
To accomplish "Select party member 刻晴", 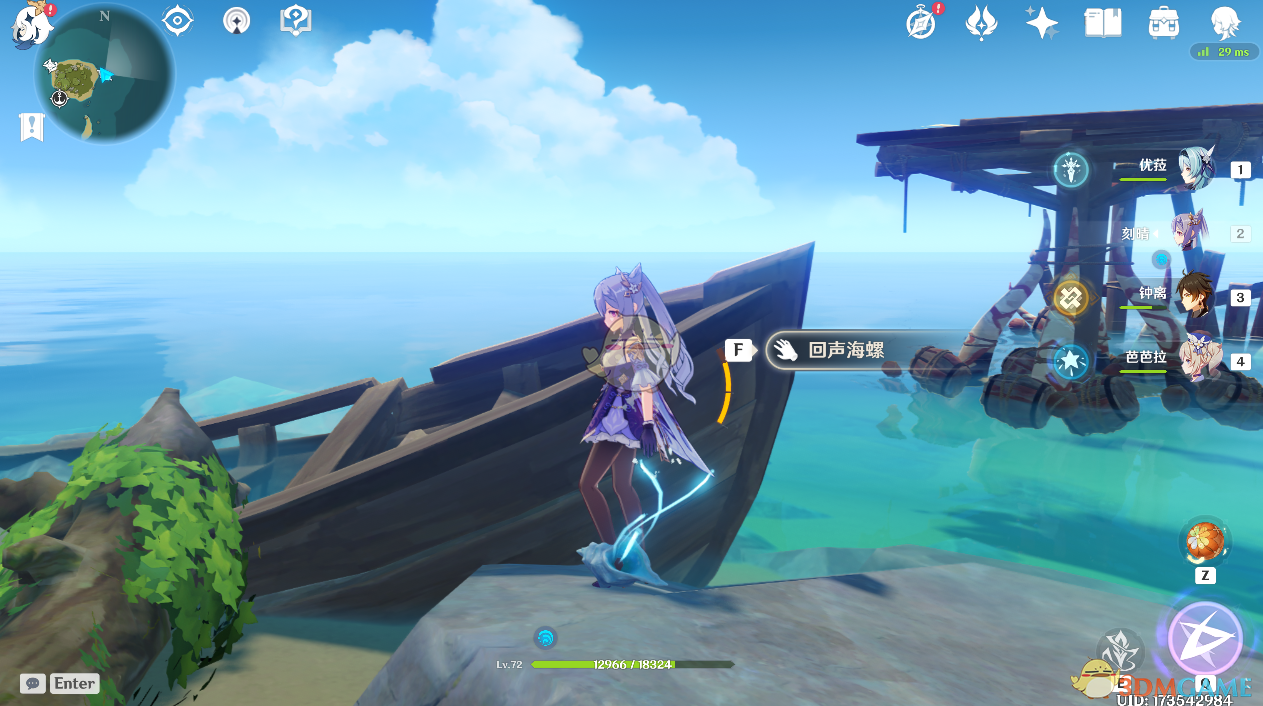I will (x=1190, y=233).
